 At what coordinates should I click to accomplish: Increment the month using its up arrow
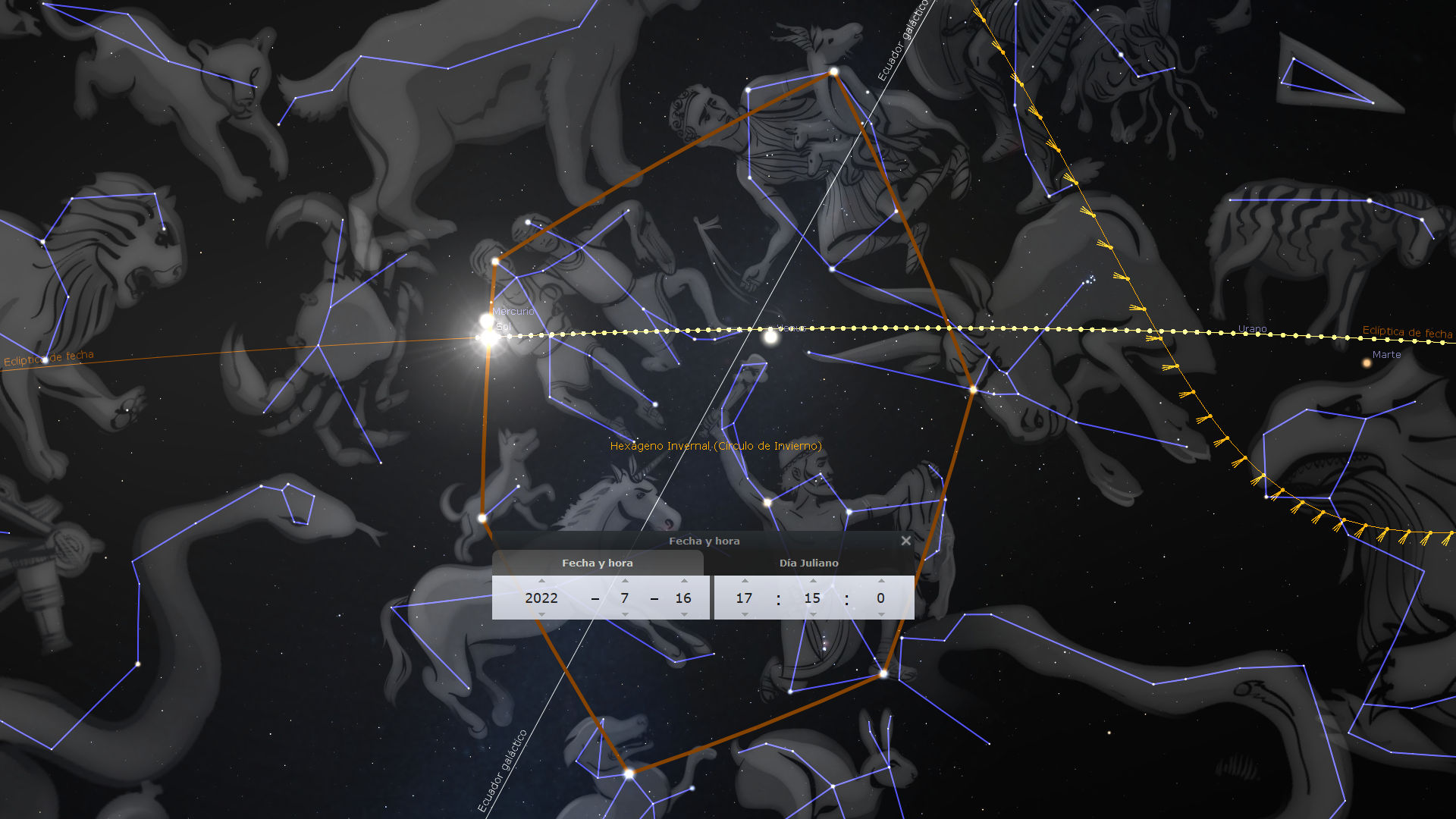625,581
